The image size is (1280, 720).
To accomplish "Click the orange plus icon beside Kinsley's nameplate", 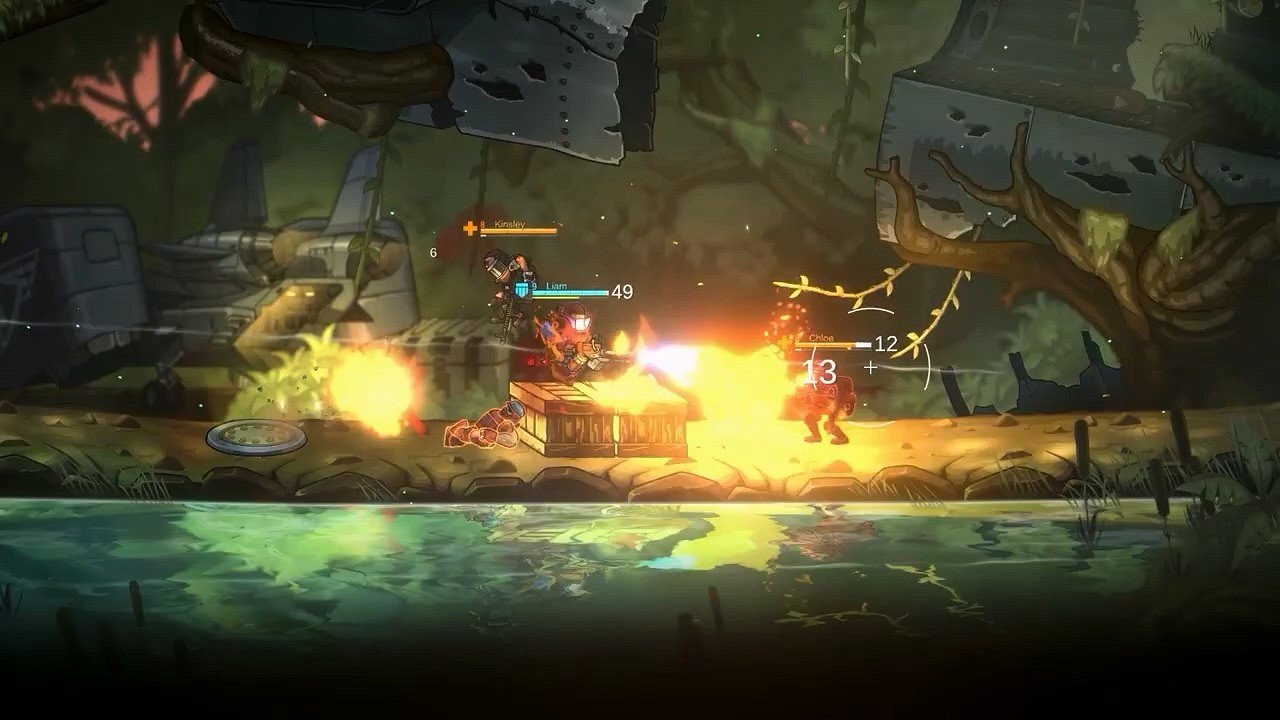I will pos(469,228).
